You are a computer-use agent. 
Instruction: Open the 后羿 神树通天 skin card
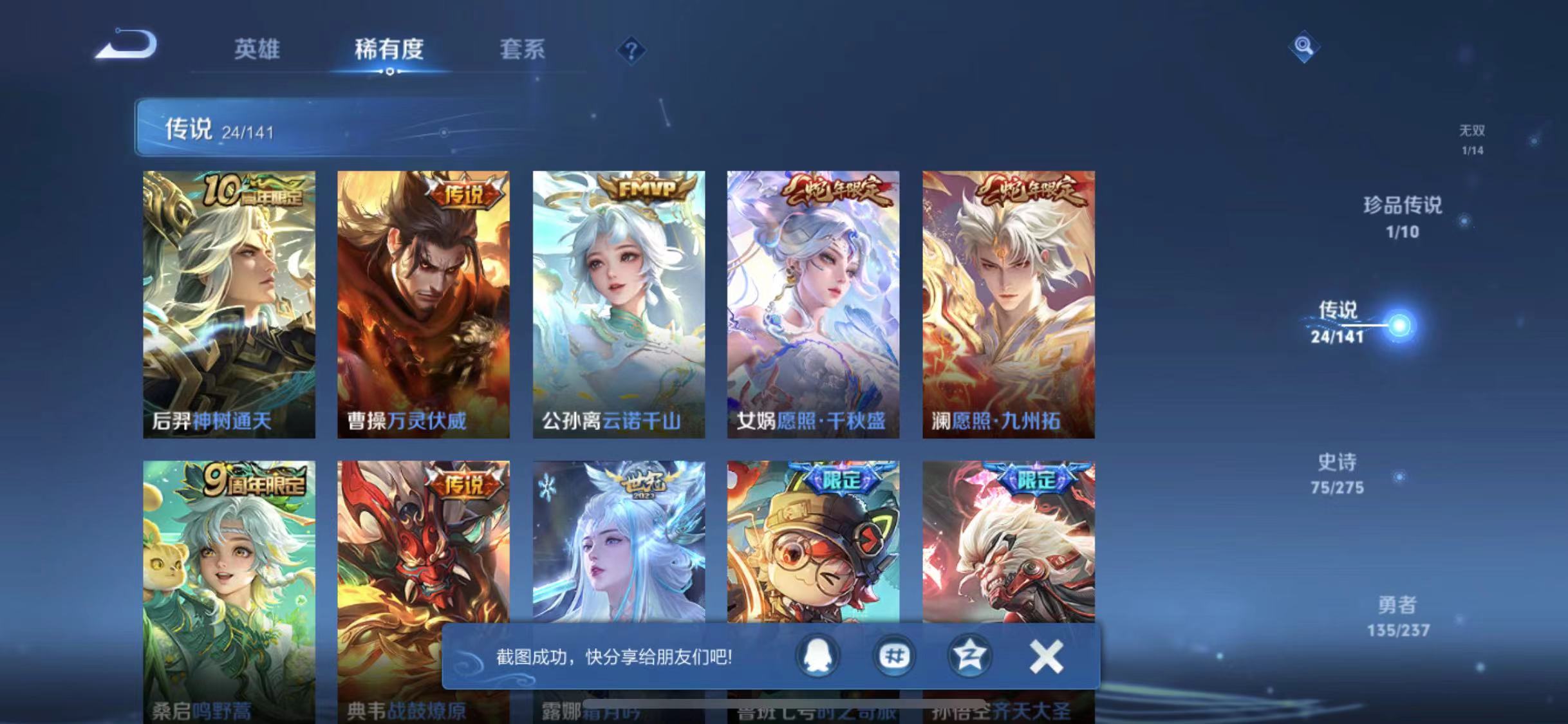229,304
